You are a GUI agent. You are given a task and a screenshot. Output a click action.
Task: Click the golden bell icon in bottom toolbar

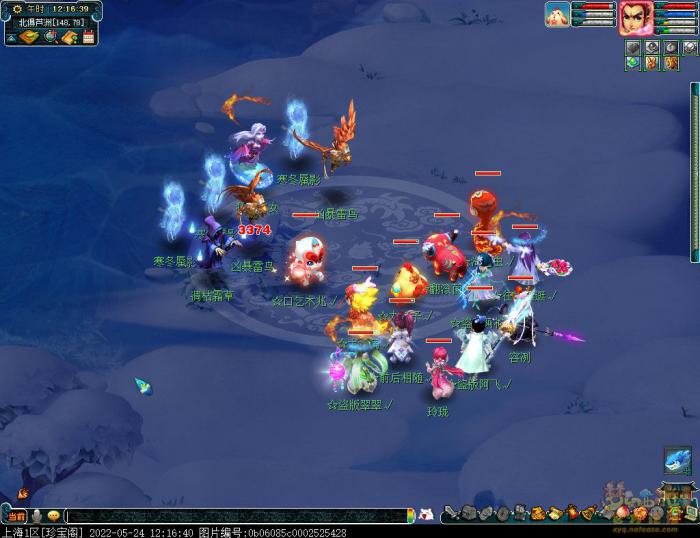click(589, 514)
